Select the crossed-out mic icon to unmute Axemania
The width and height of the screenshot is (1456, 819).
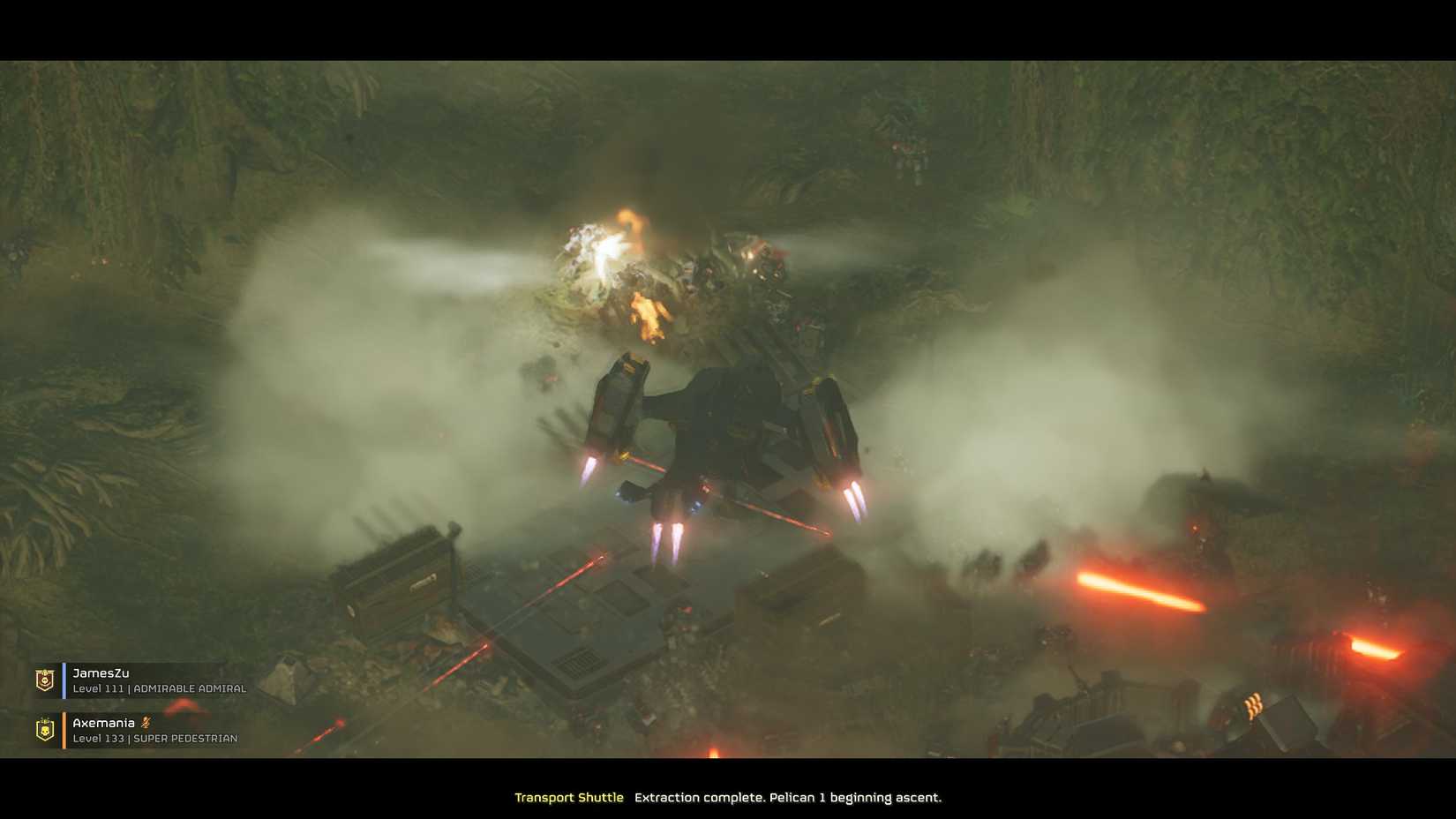tap(145, 723)
